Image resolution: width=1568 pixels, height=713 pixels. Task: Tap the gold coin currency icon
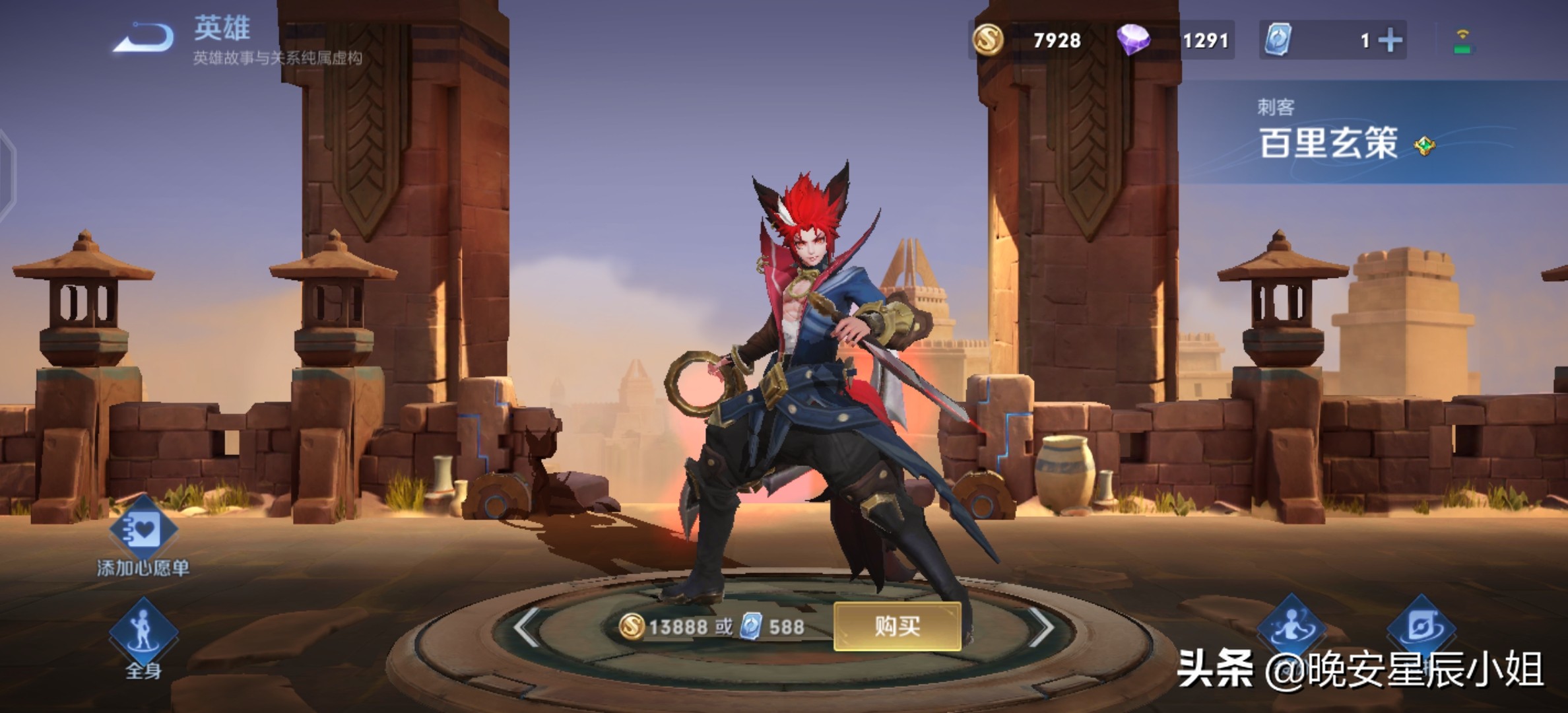tap(988, 40)
